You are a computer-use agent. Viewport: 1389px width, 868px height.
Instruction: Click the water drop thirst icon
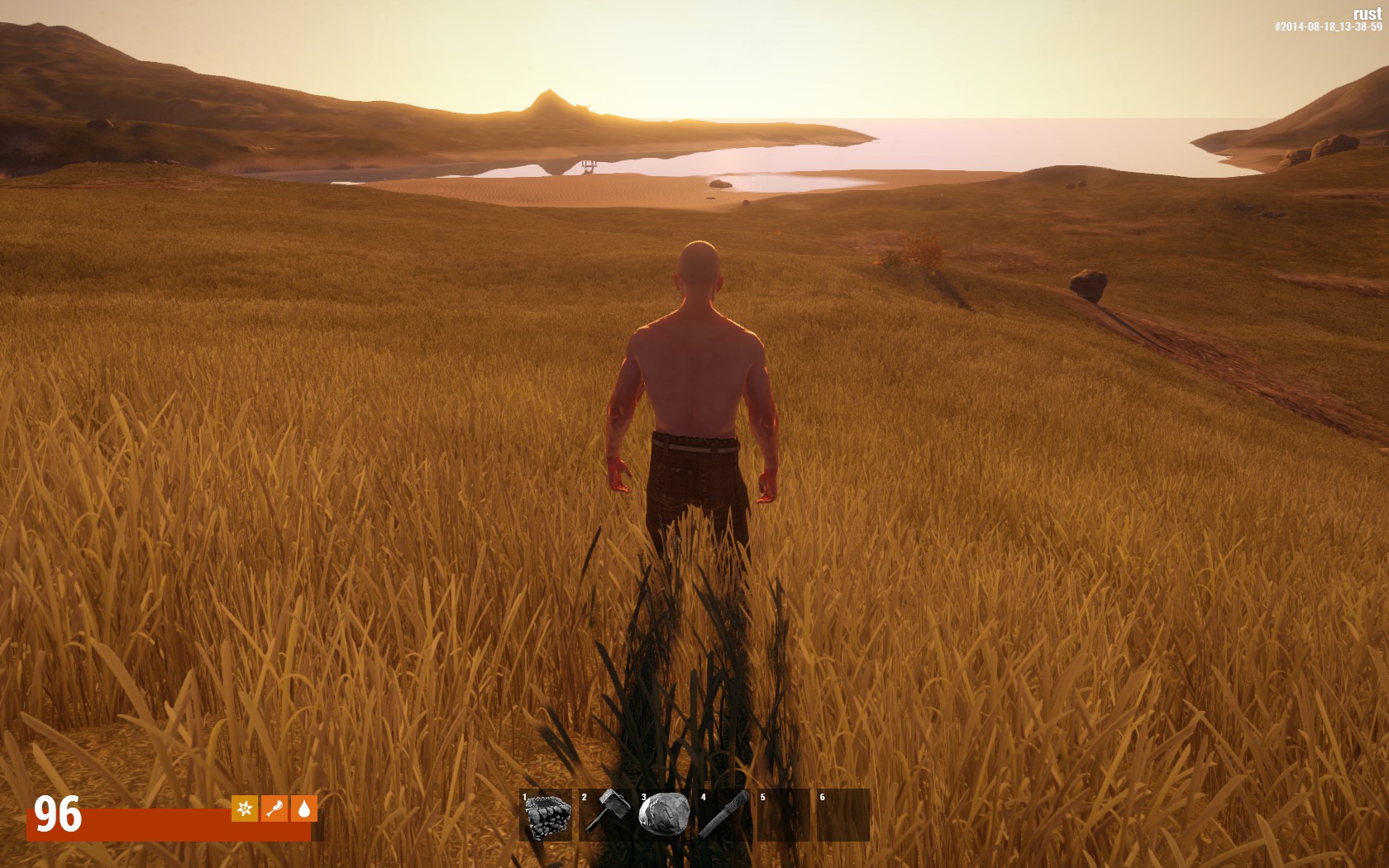click(304, 808)
